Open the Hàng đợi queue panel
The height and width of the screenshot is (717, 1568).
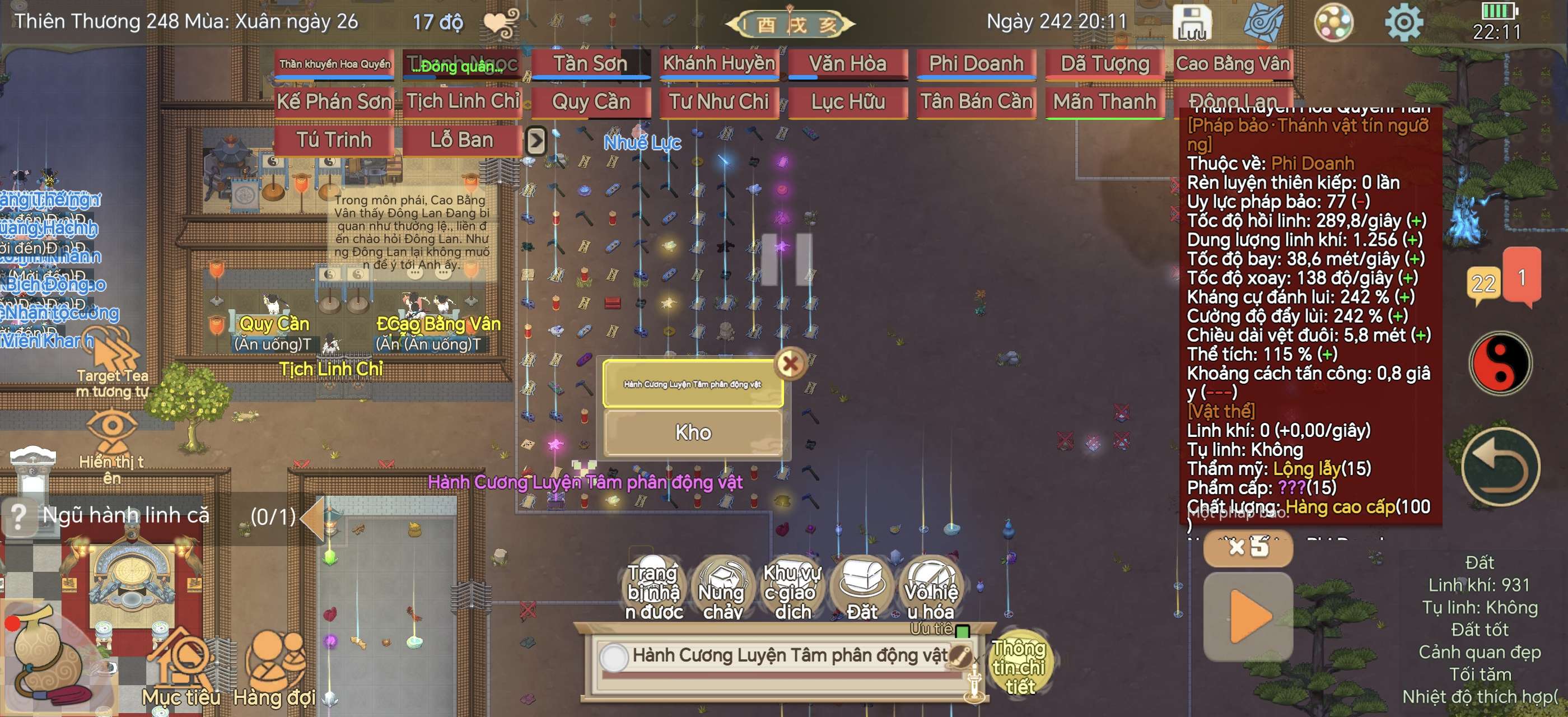274,669
